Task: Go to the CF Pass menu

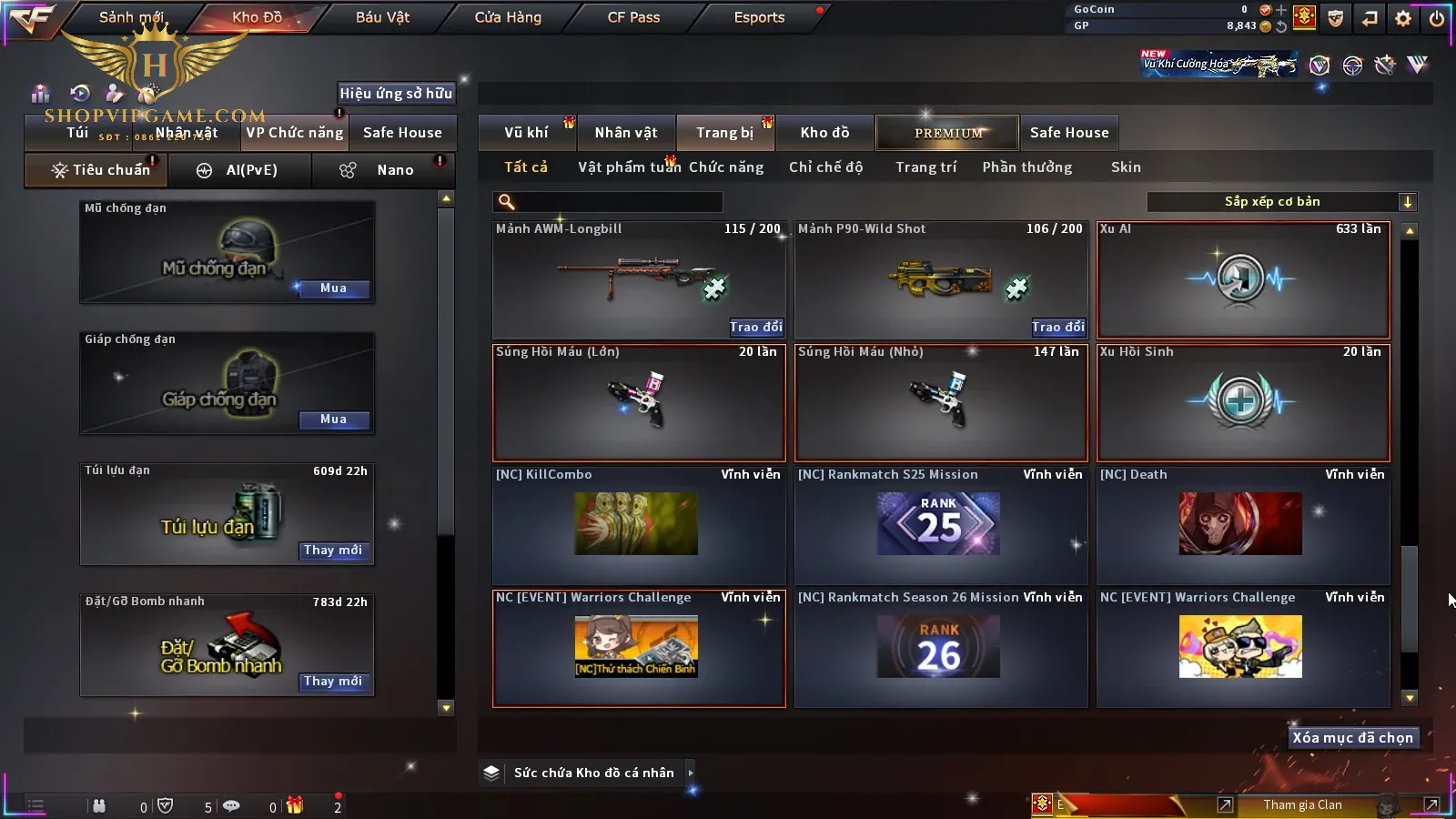Action: (633, 17)
